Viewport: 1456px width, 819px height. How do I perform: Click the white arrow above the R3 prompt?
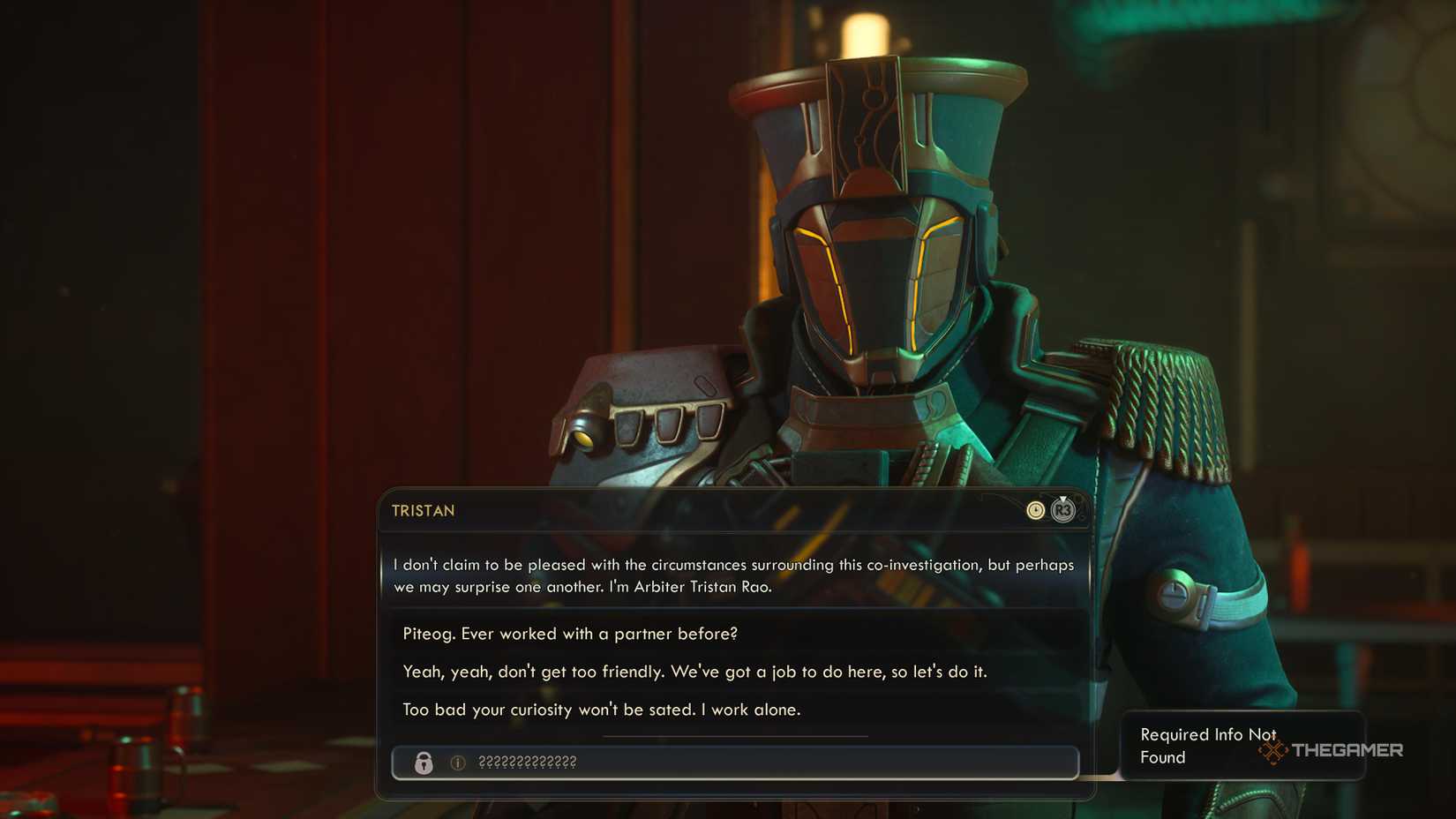[x=1064, y=499]
